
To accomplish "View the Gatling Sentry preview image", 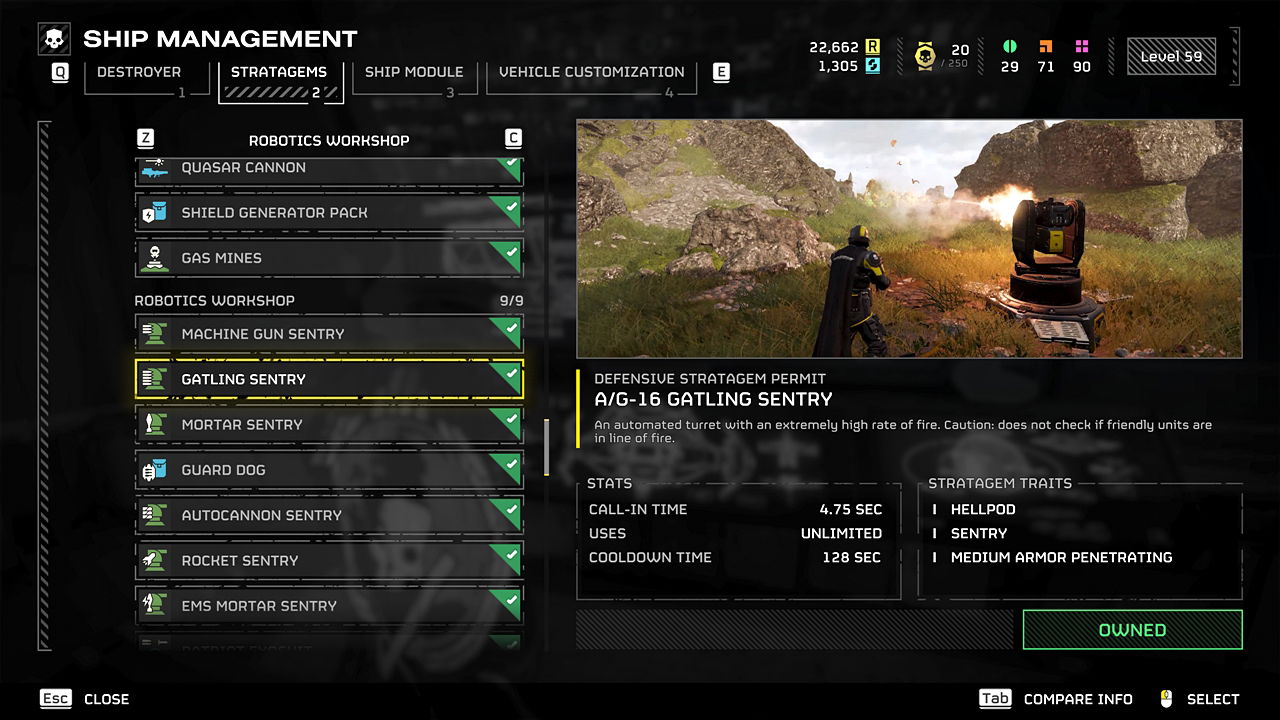I will (909, 239).
